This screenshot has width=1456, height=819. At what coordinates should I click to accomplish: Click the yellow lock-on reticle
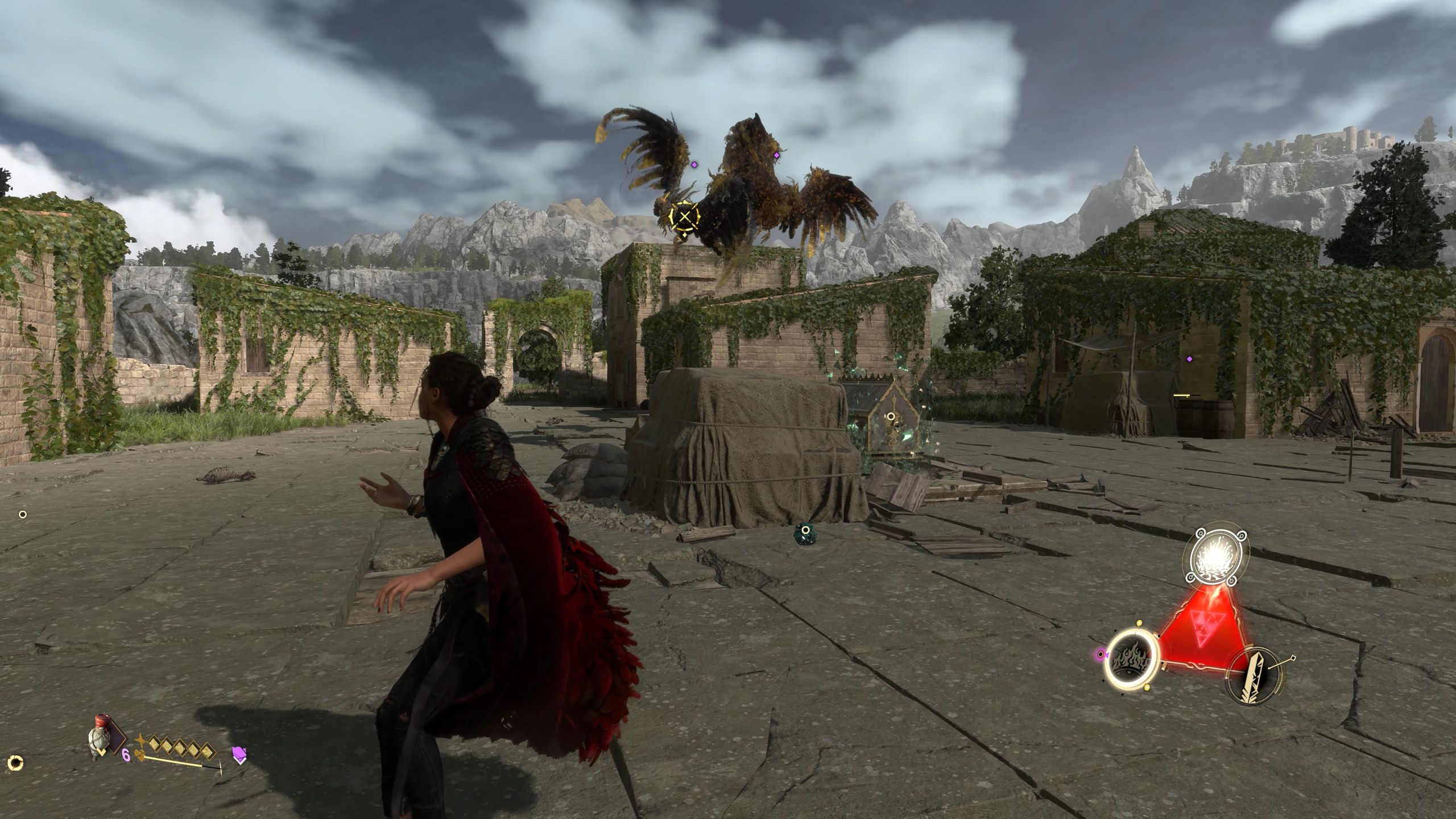[684, 216]
